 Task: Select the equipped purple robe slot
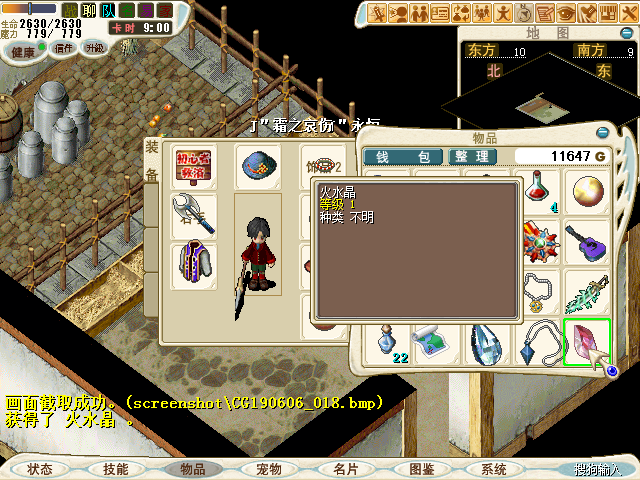click(193, 263)
